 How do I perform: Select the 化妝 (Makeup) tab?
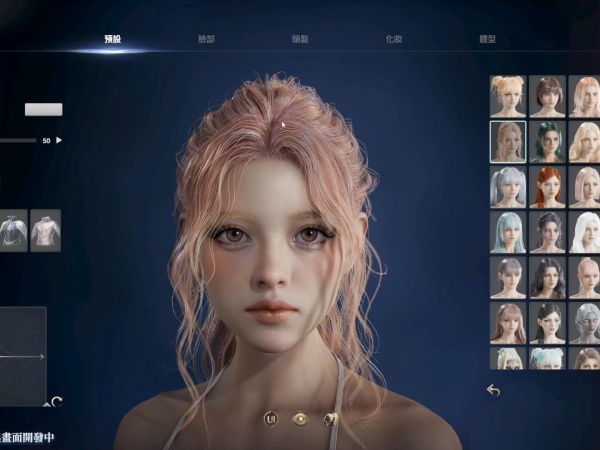(x=394, y=39)
